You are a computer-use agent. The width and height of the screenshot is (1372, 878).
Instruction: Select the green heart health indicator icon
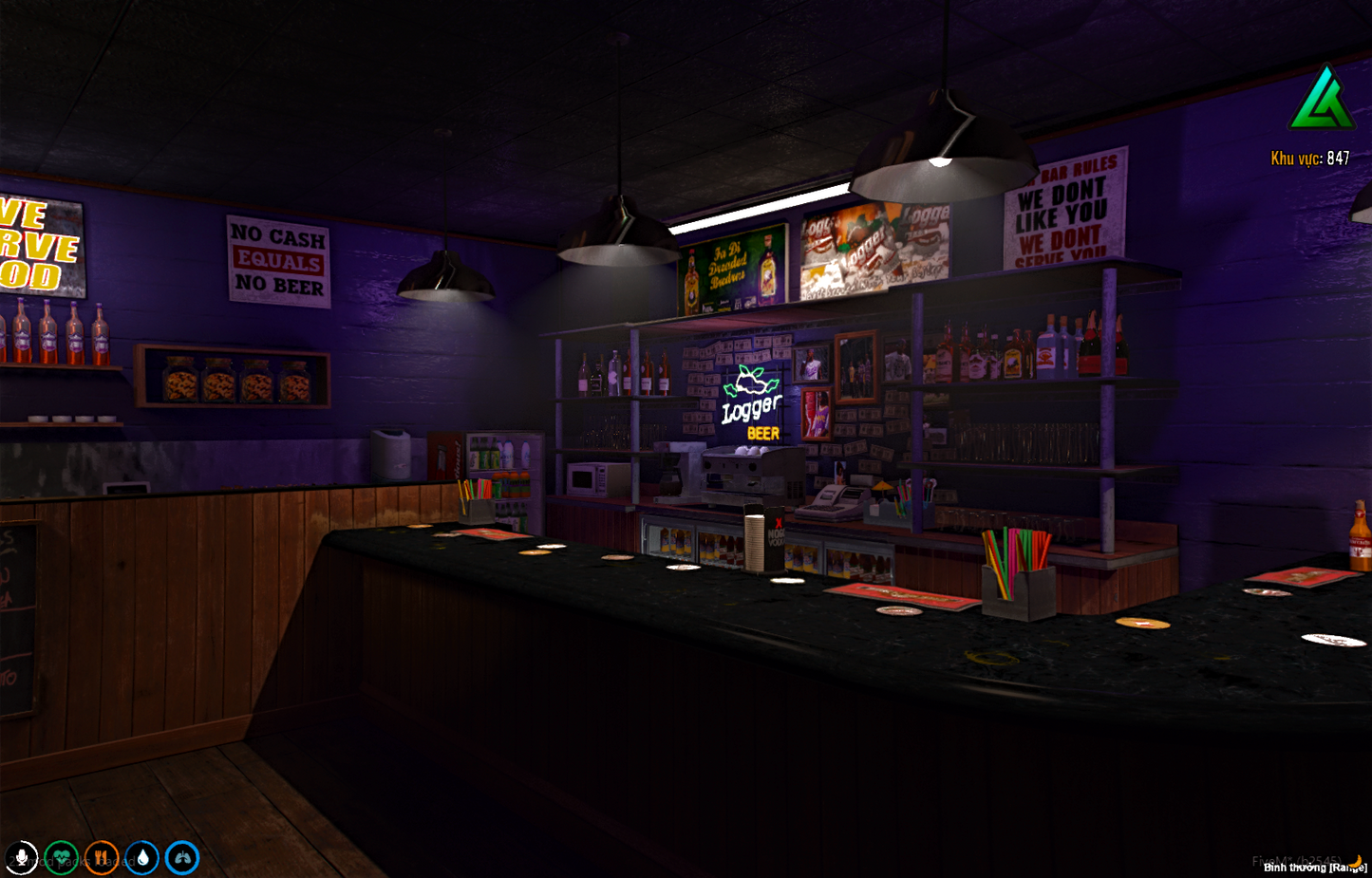[60, 857]
